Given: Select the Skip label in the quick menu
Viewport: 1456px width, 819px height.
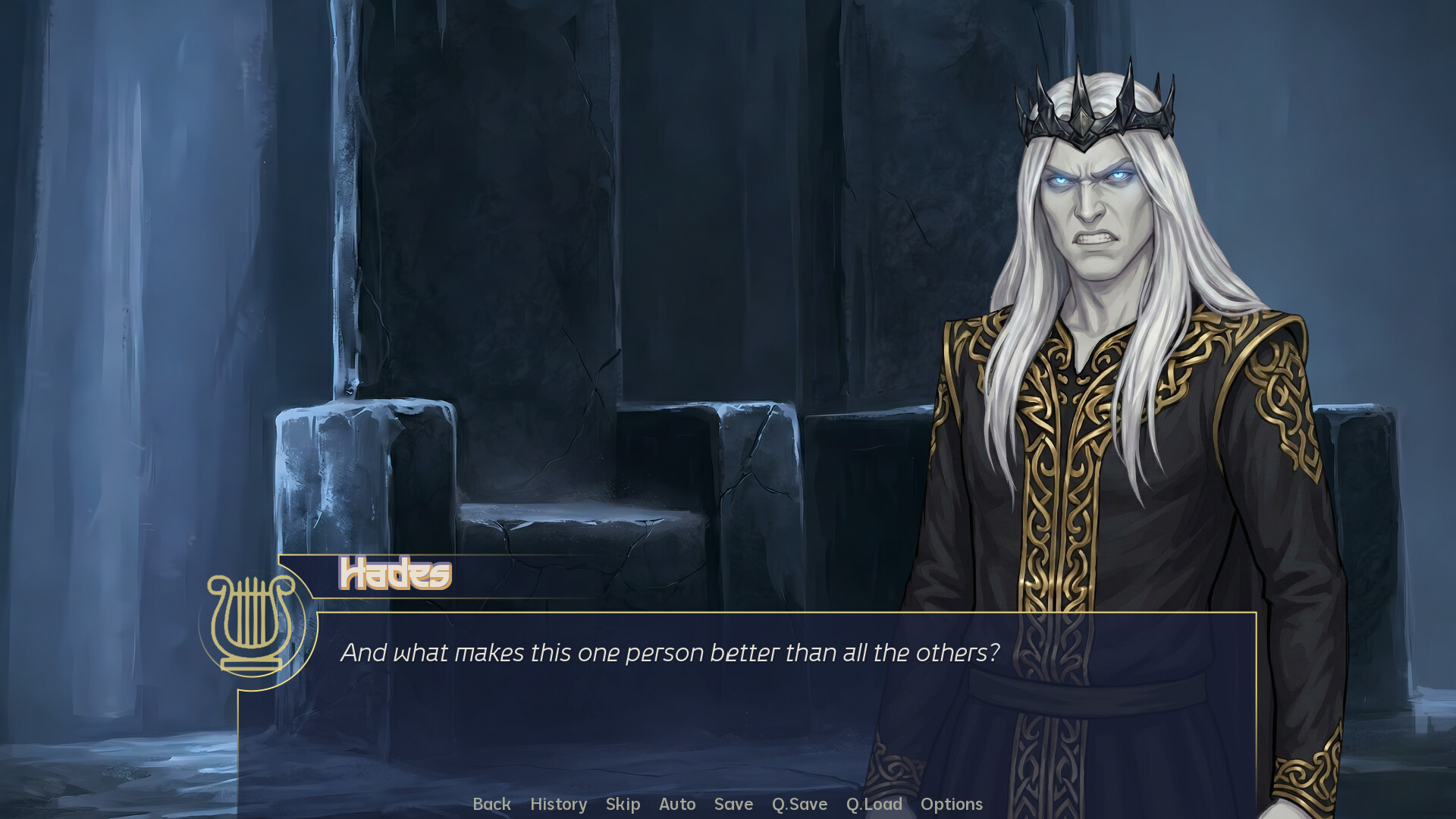Looking at the screenshot, I should (x=623, y=805).
